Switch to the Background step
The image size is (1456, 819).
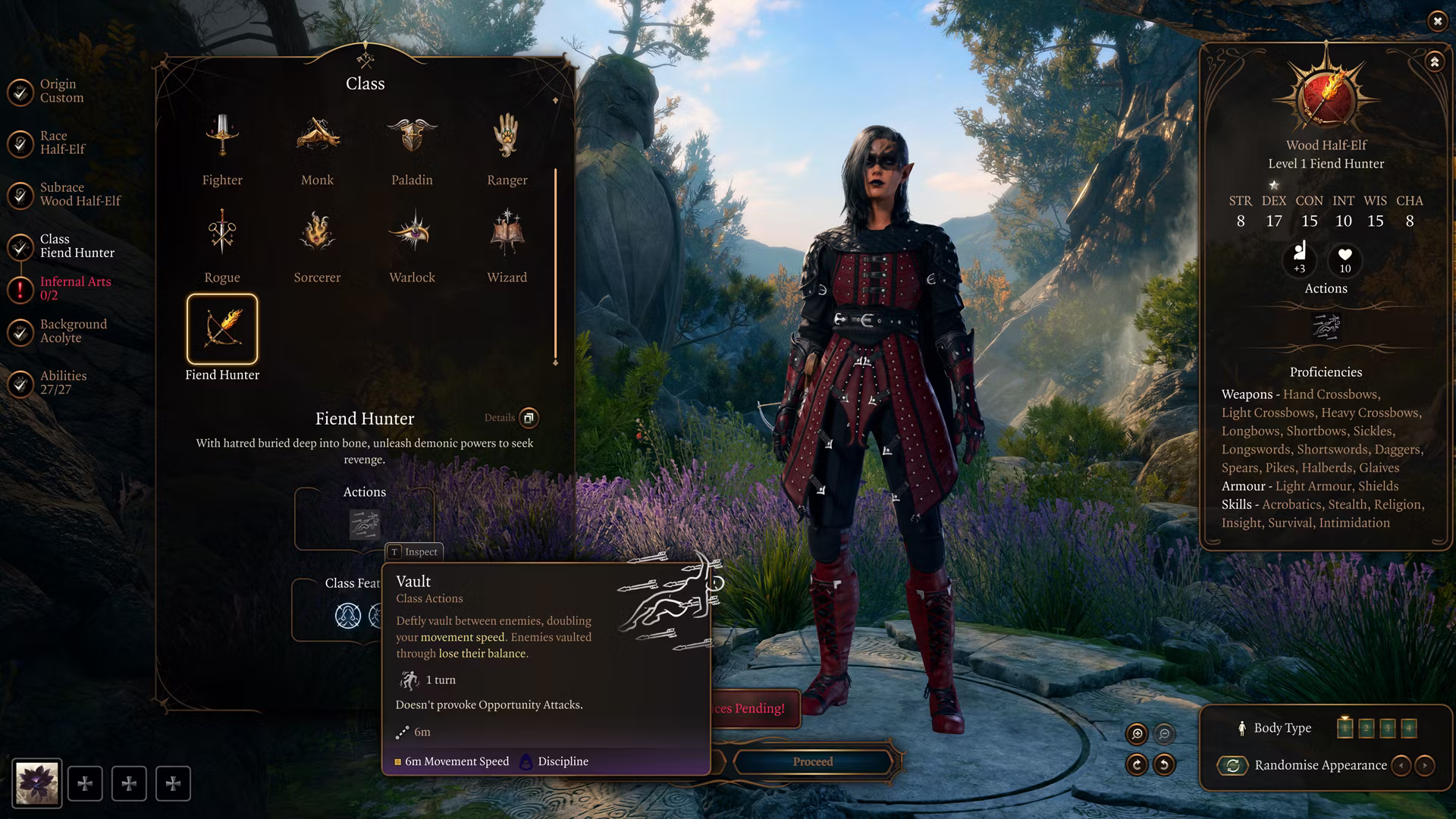(x=73, y=331)
